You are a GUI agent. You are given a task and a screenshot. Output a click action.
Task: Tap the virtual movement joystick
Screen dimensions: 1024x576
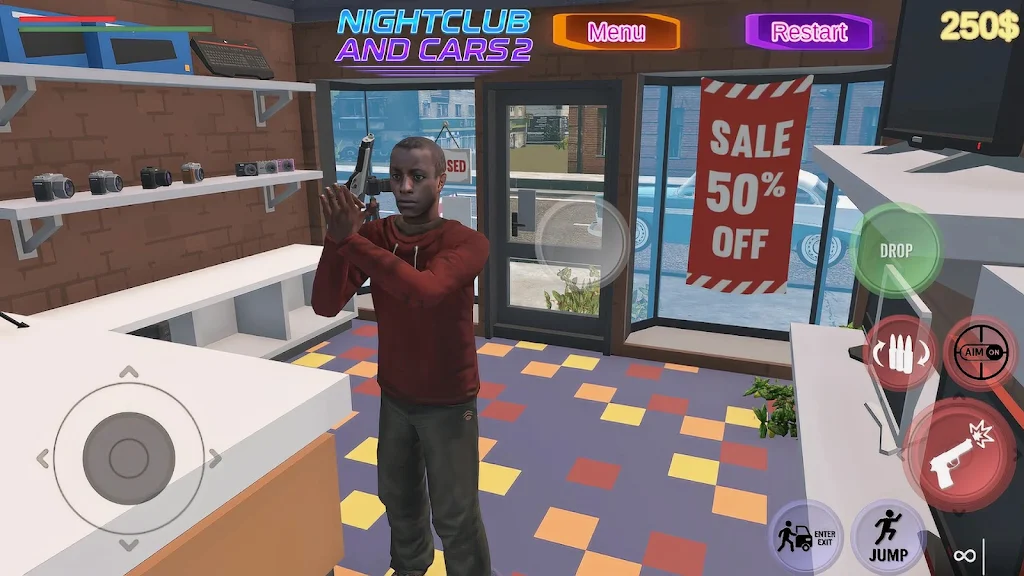pyautogui.click(x=129, y=458)
